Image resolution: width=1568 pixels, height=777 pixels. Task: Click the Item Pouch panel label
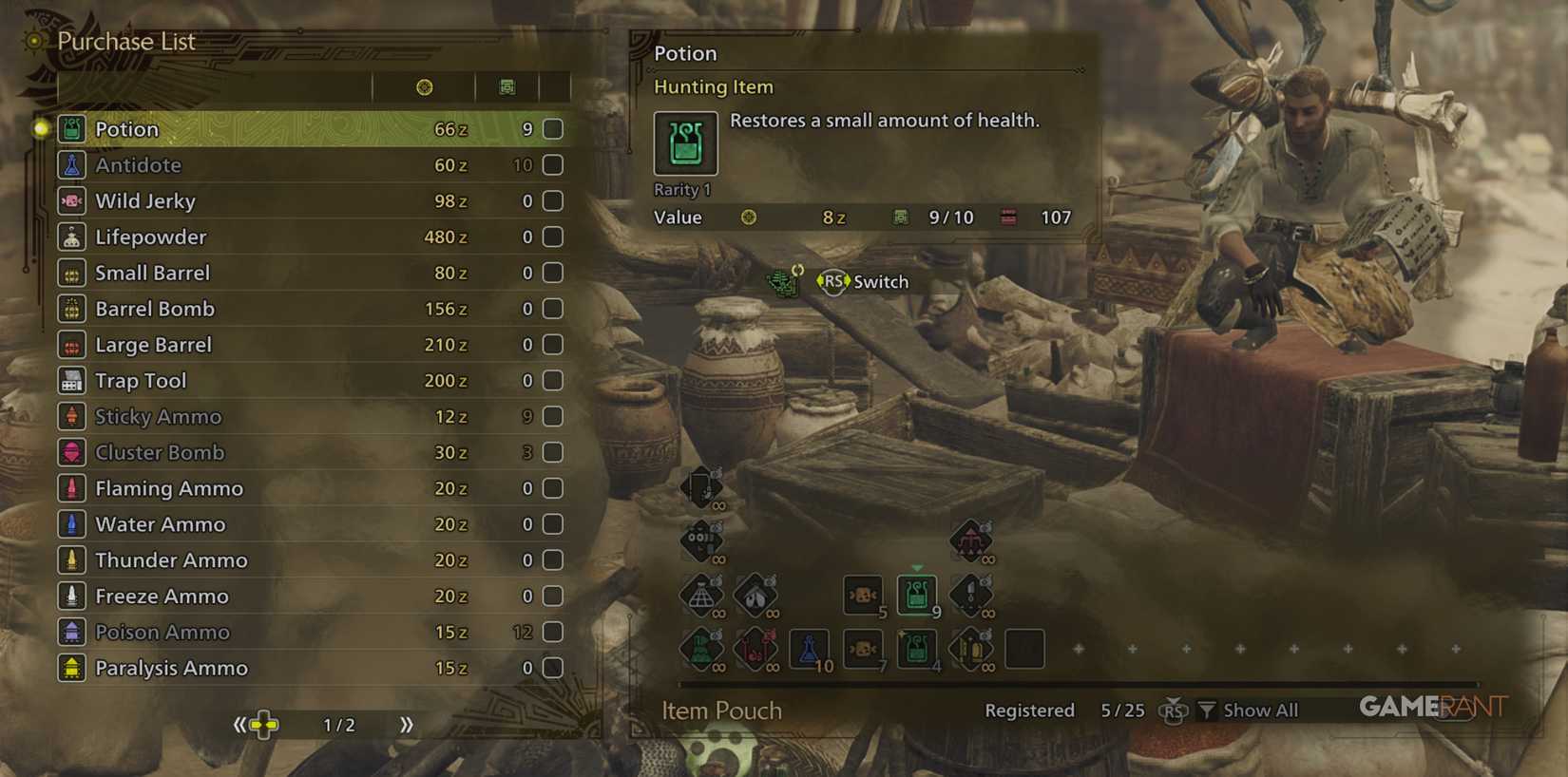(x=720, y=710)
